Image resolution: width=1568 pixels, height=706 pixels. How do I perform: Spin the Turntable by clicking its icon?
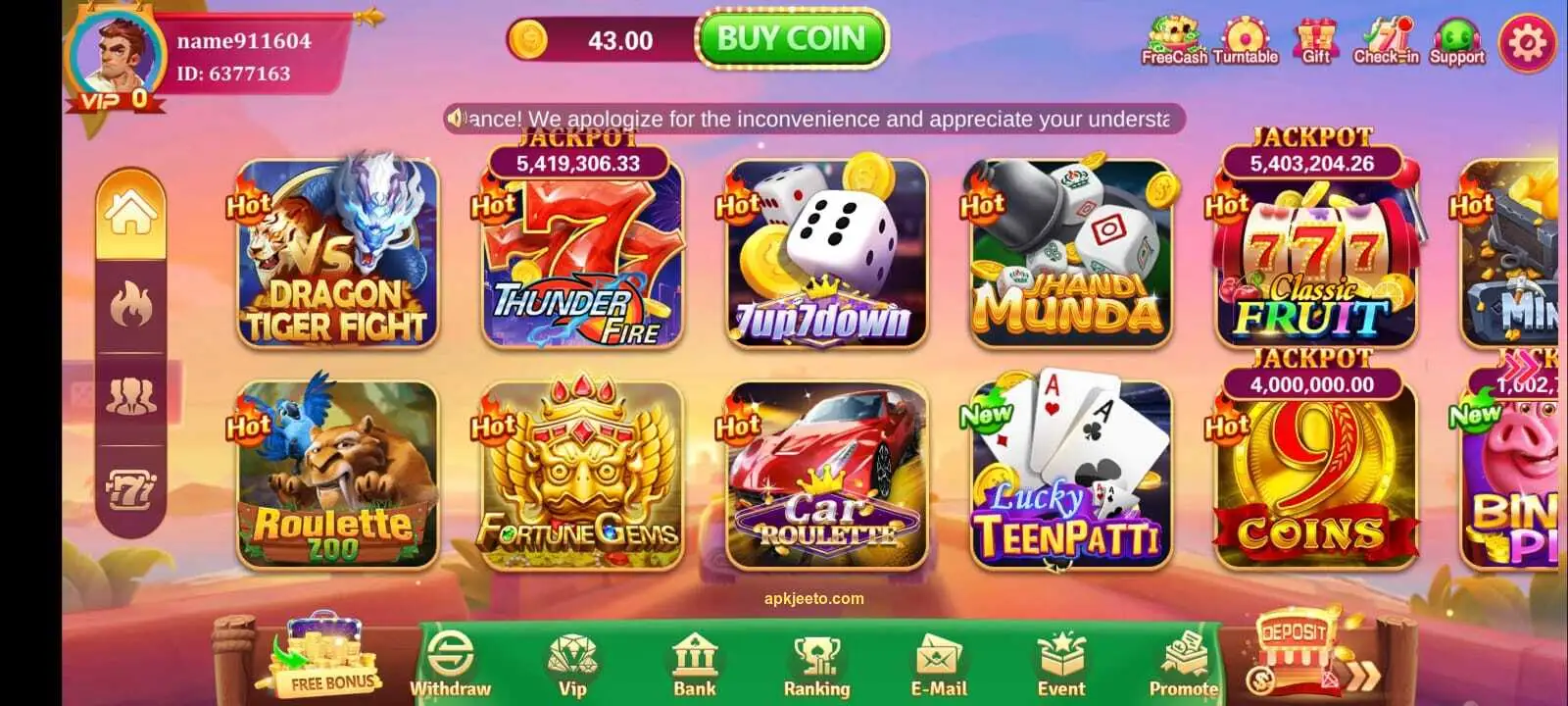1245,37
